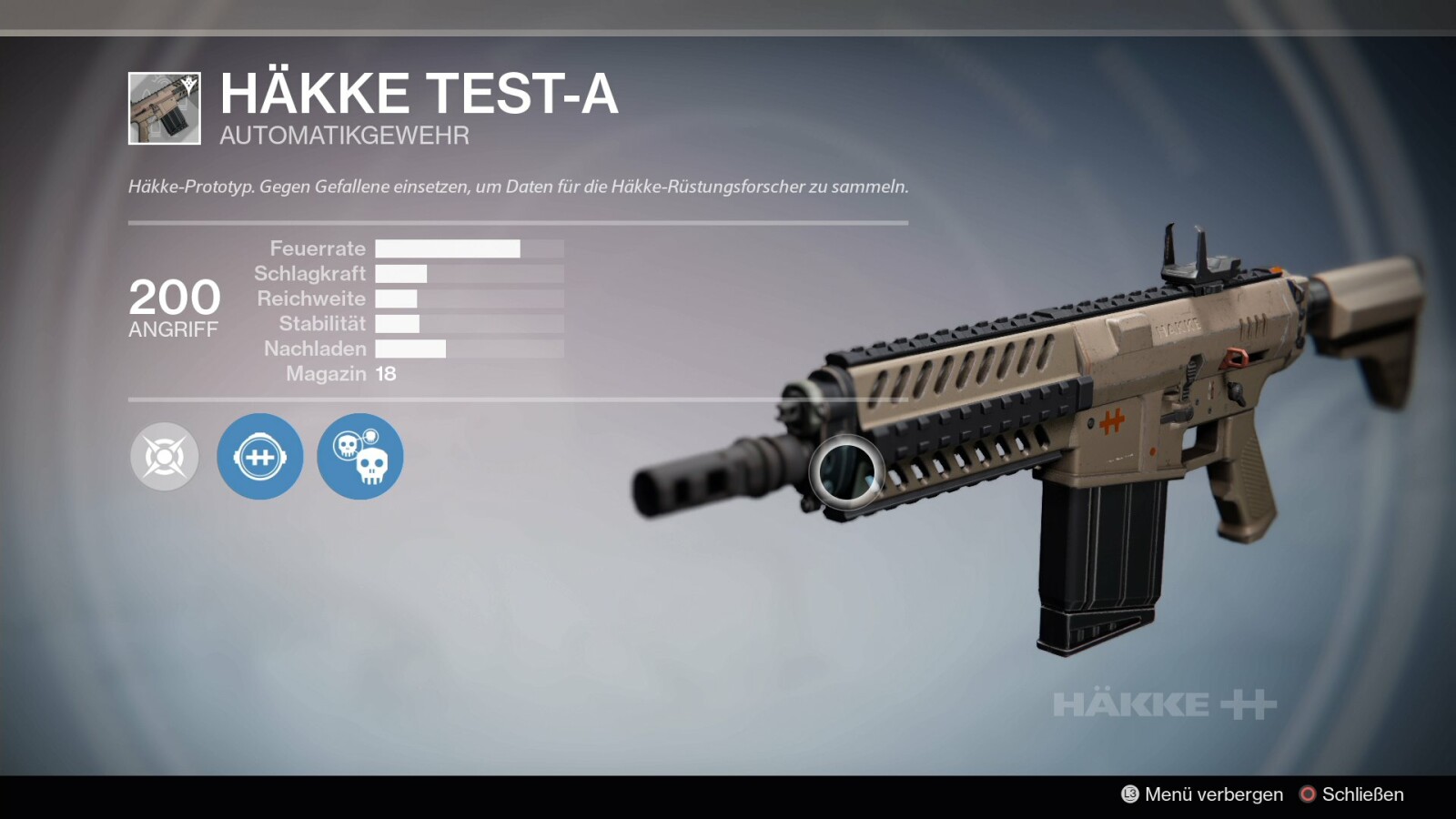Viewport: 1456px width, 819px height.
Task: Choose the blue double-skull perk icon
Action: coord(360,457)
